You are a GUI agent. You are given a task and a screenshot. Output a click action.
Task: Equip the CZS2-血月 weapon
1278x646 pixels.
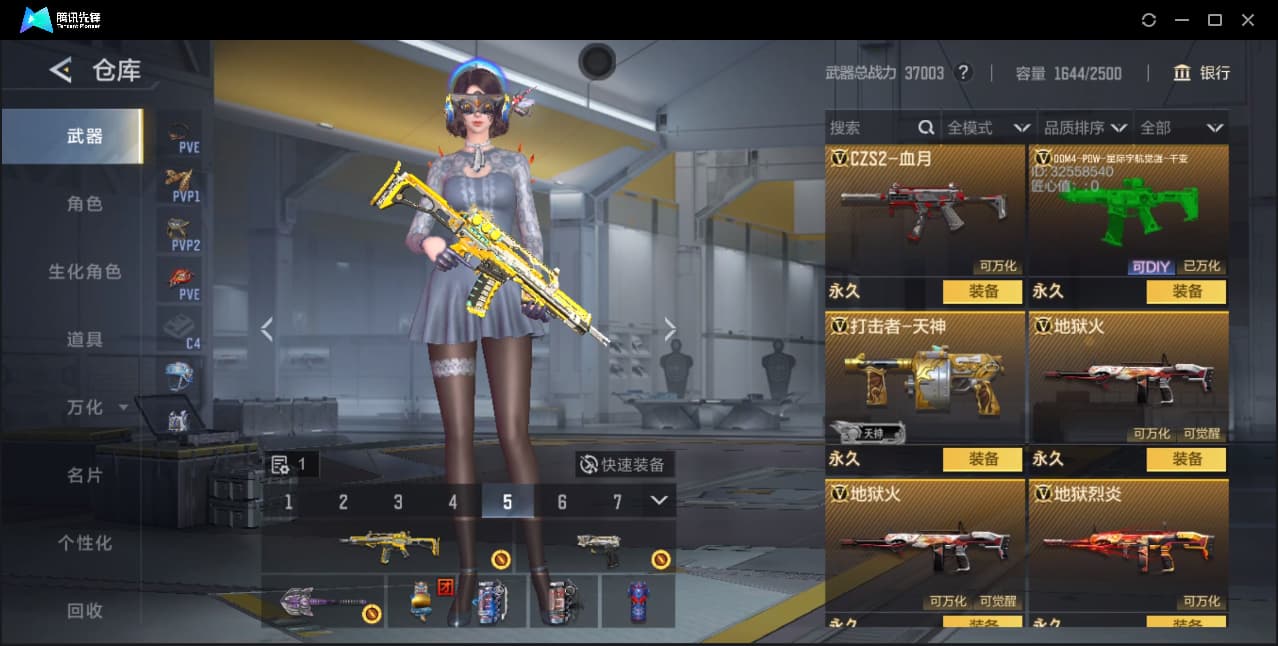[x=982, y=292]
